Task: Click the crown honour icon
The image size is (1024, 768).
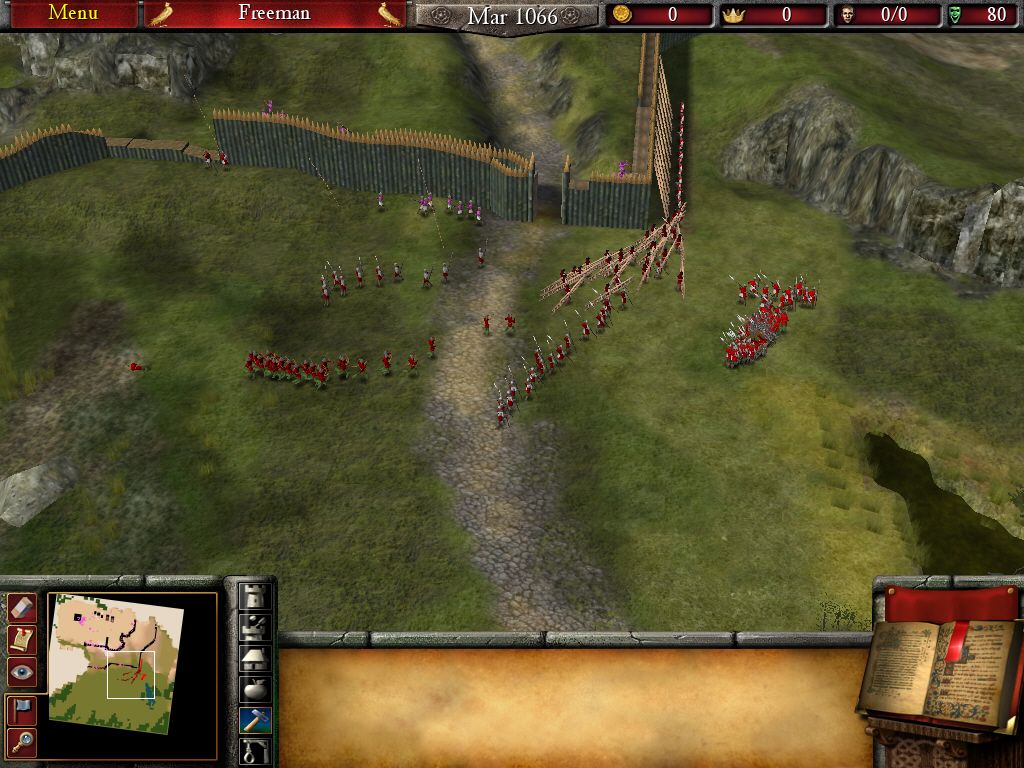Action: click(734, 14)
